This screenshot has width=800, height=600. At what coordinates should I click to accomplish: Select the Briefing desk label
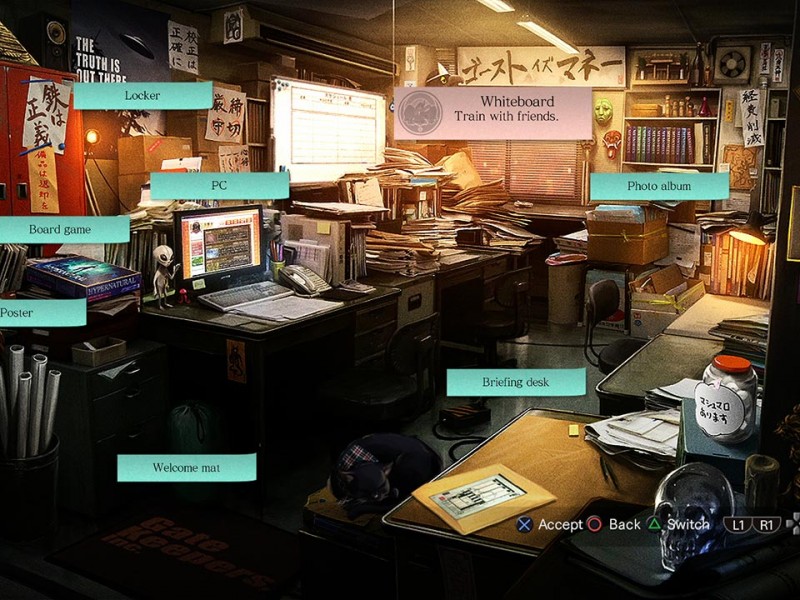click(x=515, y=382)
